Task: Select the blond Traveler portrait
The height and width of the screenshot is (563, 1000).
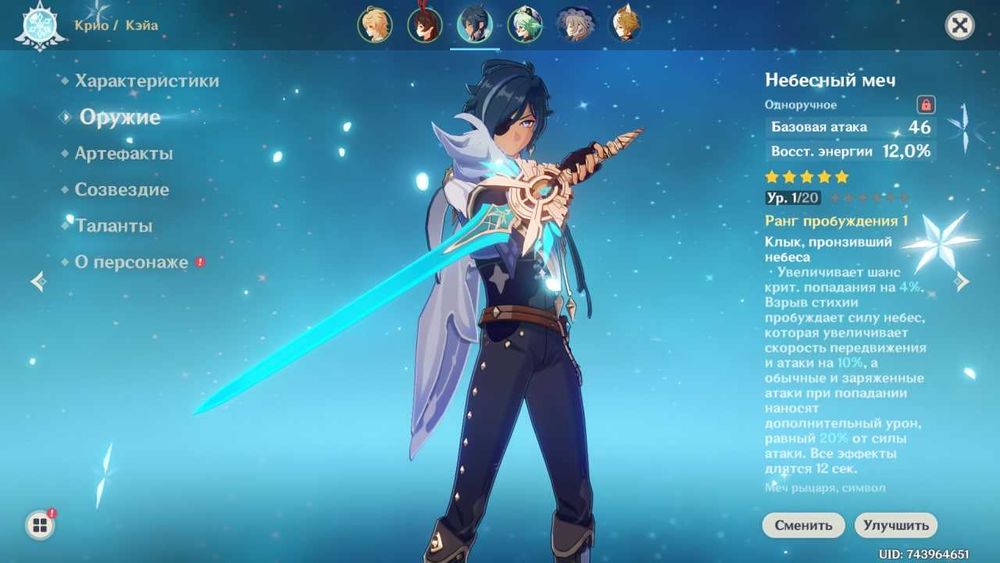Action: [375, 25]
